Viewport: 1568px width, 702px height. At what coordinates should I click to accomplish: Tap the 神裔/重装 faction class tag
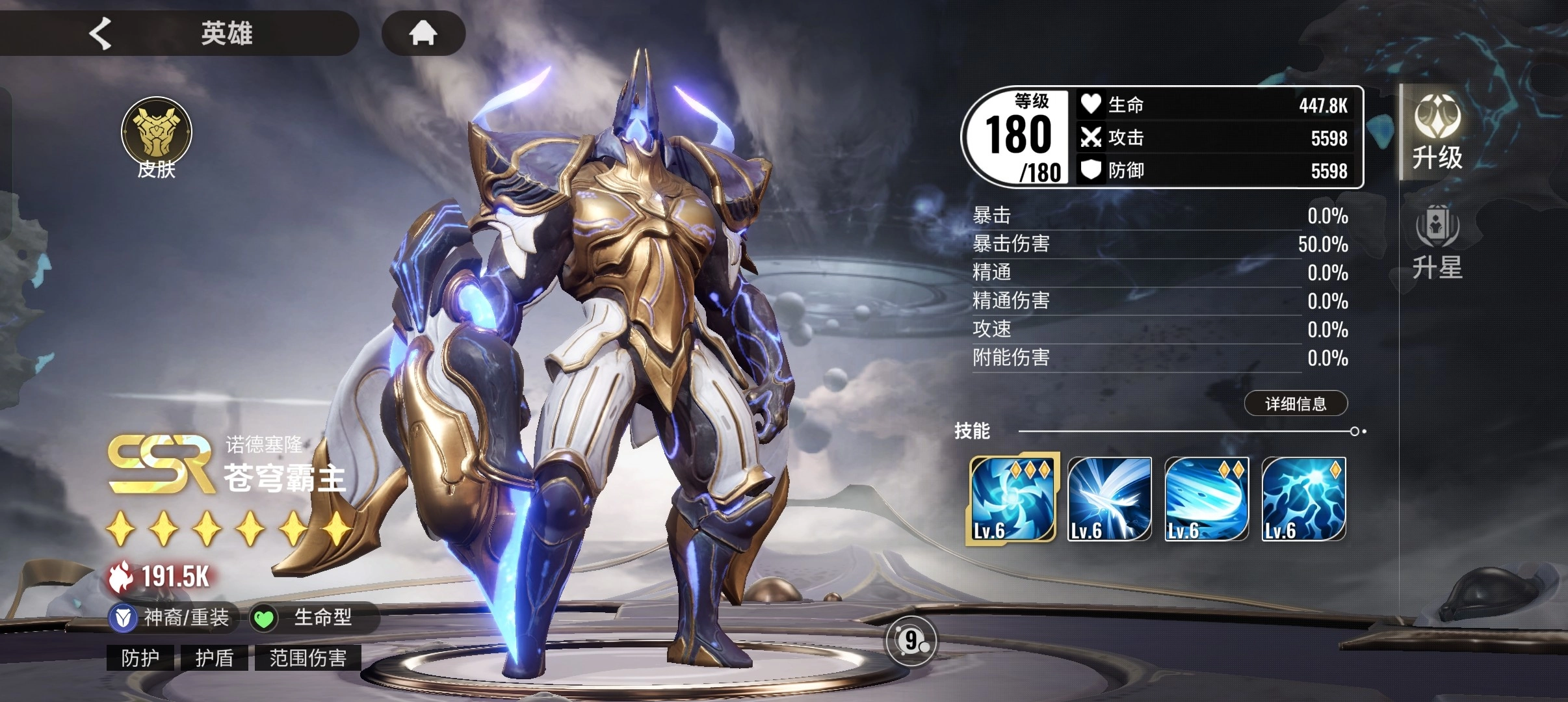pos(172,617)
